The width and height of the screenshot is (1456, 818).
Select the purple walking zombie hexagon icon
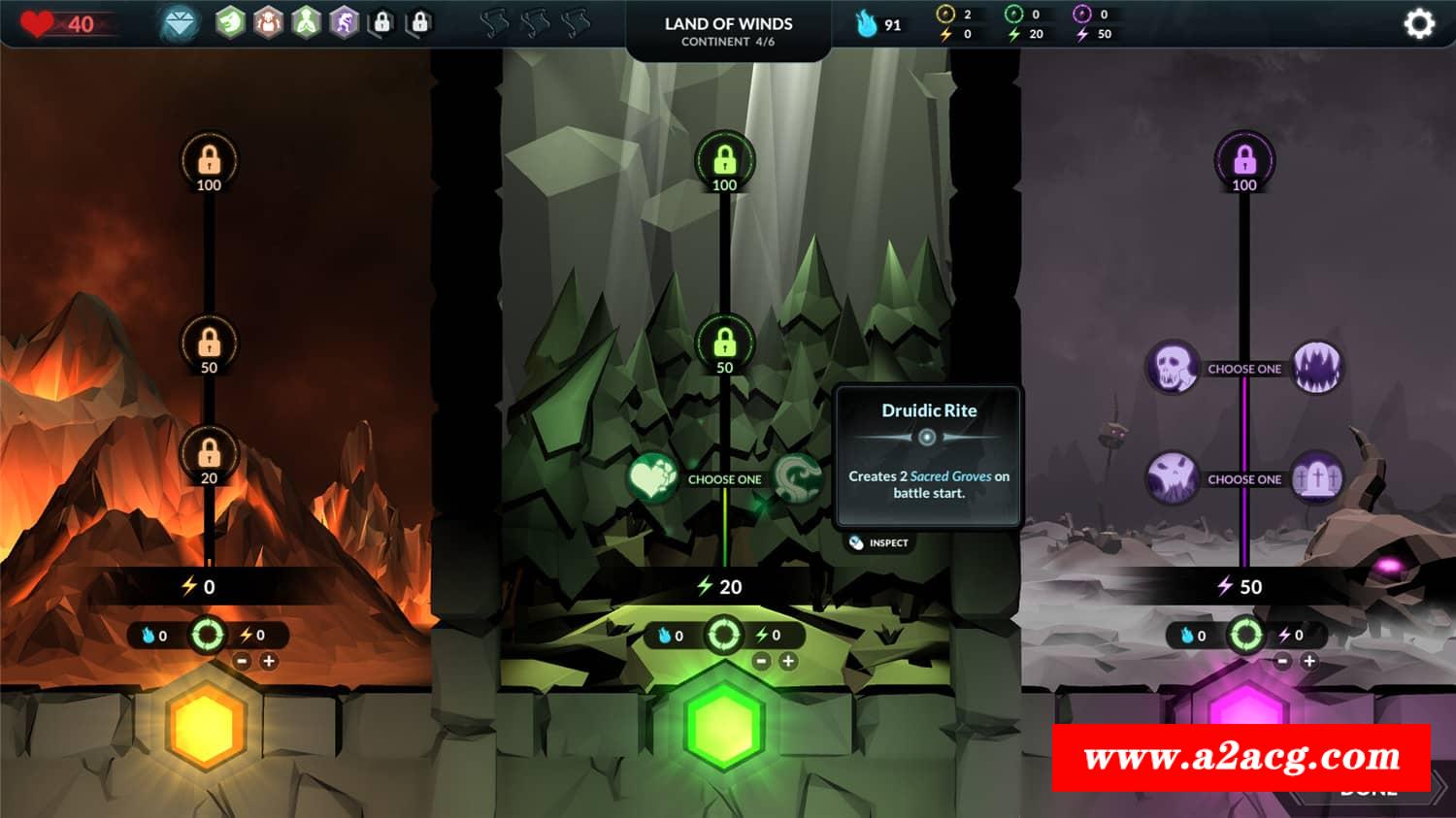click(x=345, y=21)
